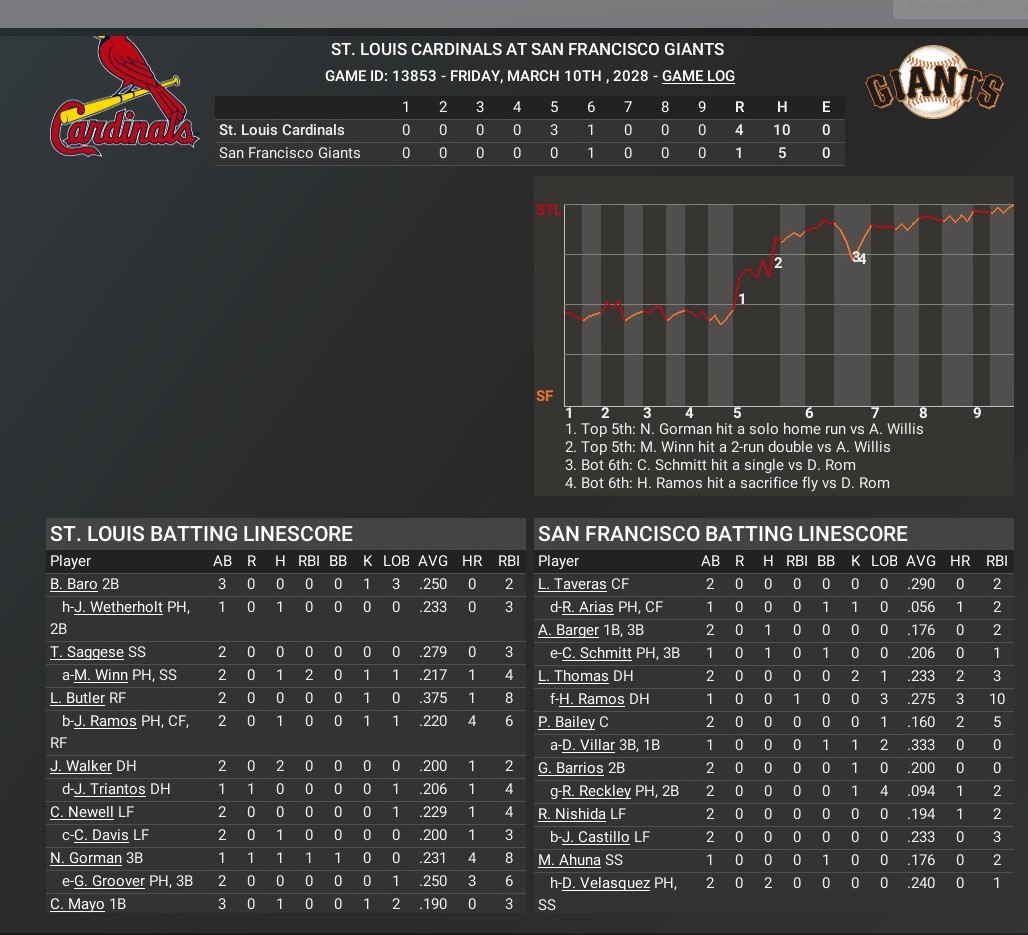1028x935 pixels.
Task: Click L. Butler's name link
Action: click(x=77, y=699)
